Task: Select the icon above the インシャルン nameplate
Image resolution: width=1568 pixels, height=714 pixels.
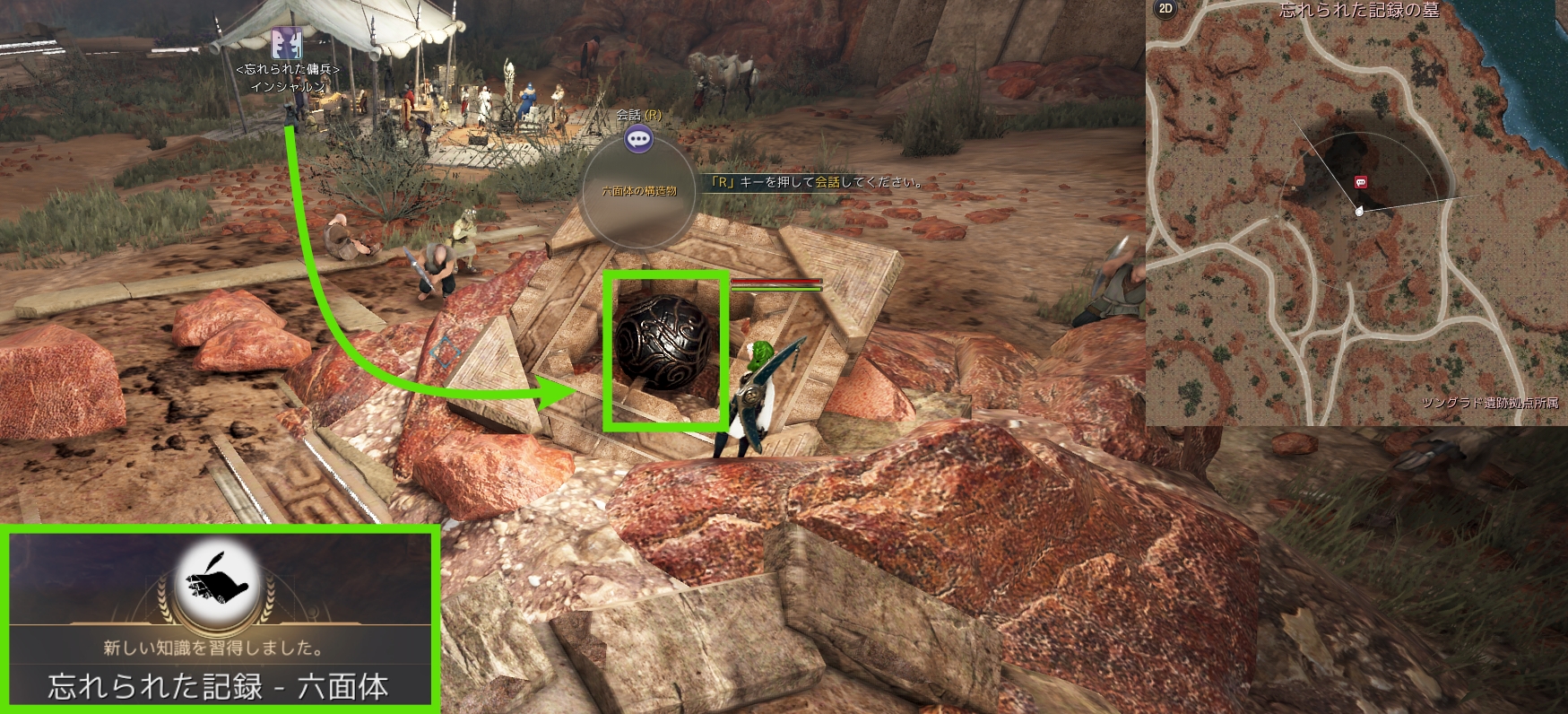Action: pos(287,43)
